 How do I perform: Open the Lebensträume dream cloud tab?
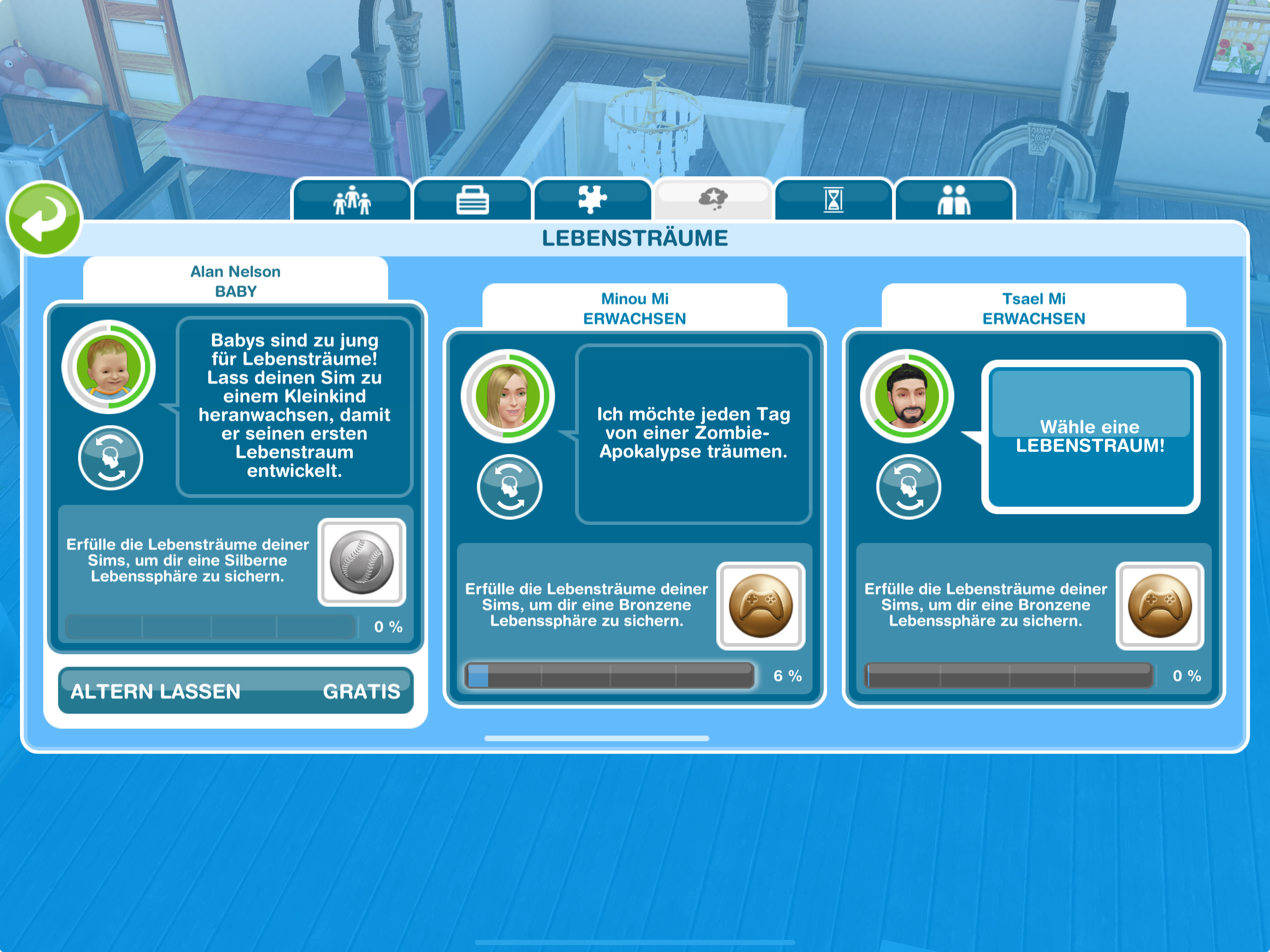point(713,198)
